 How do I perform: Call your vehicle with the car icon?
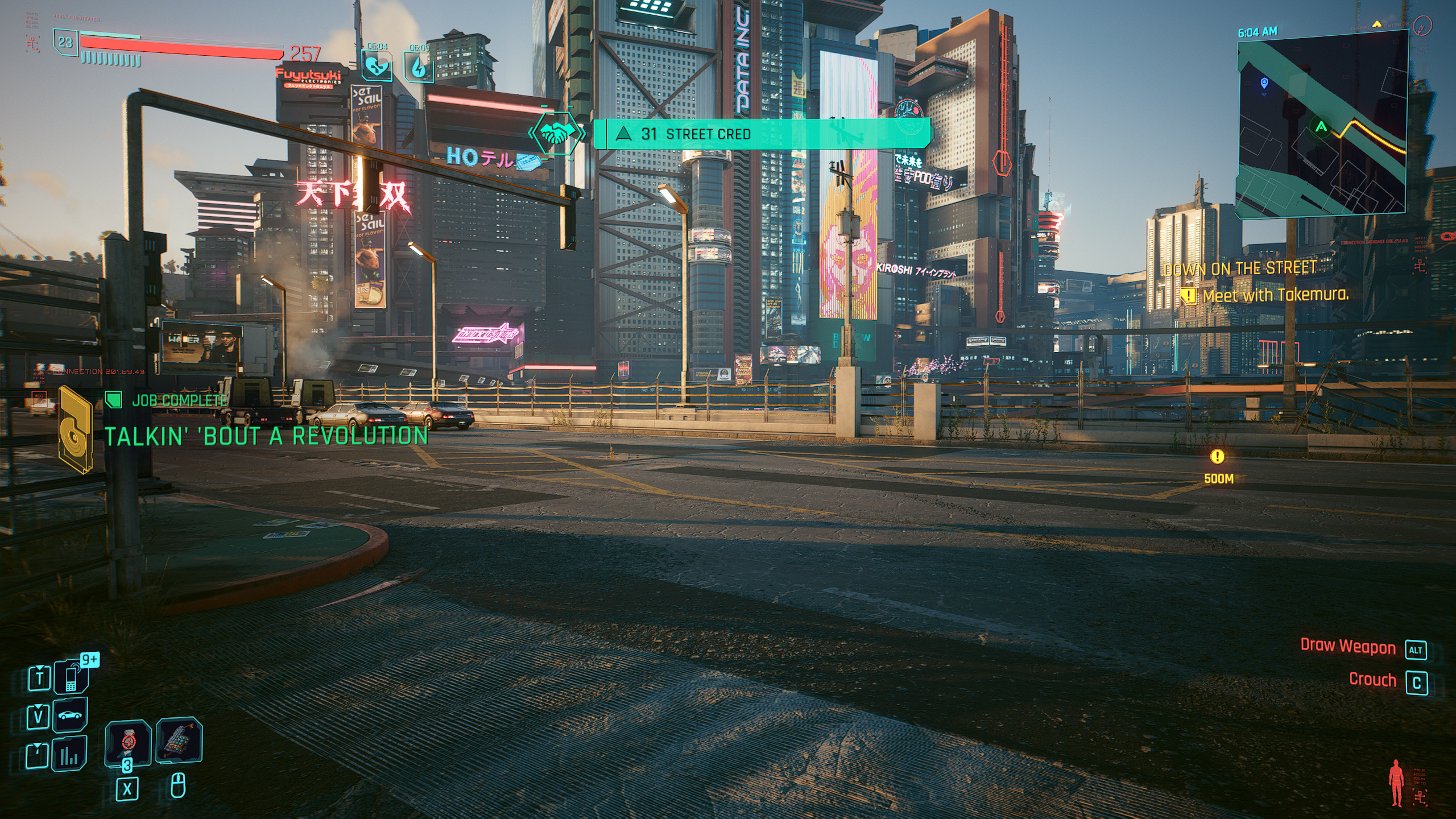(70, 715)
